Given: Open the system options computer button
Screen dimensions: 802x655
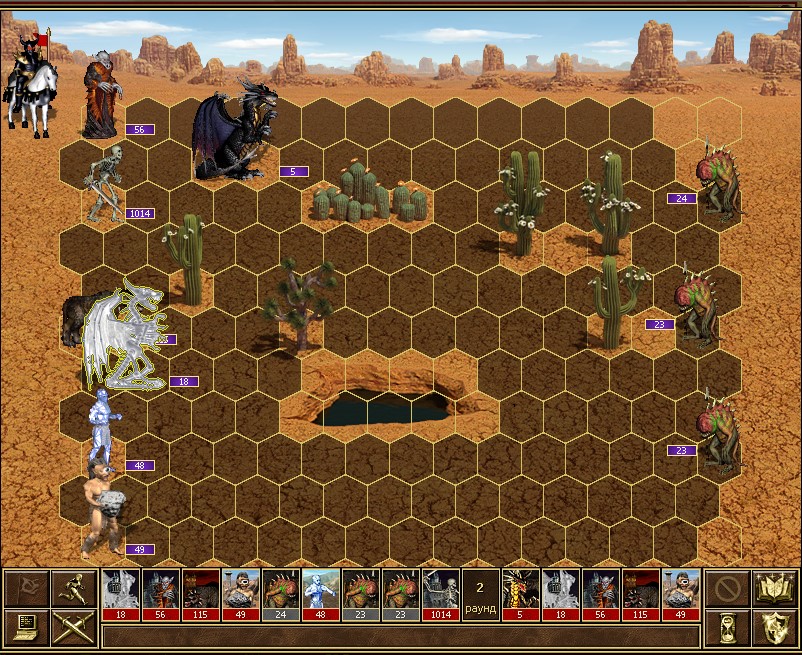Looking at the screenshot, I should [26, 627].
